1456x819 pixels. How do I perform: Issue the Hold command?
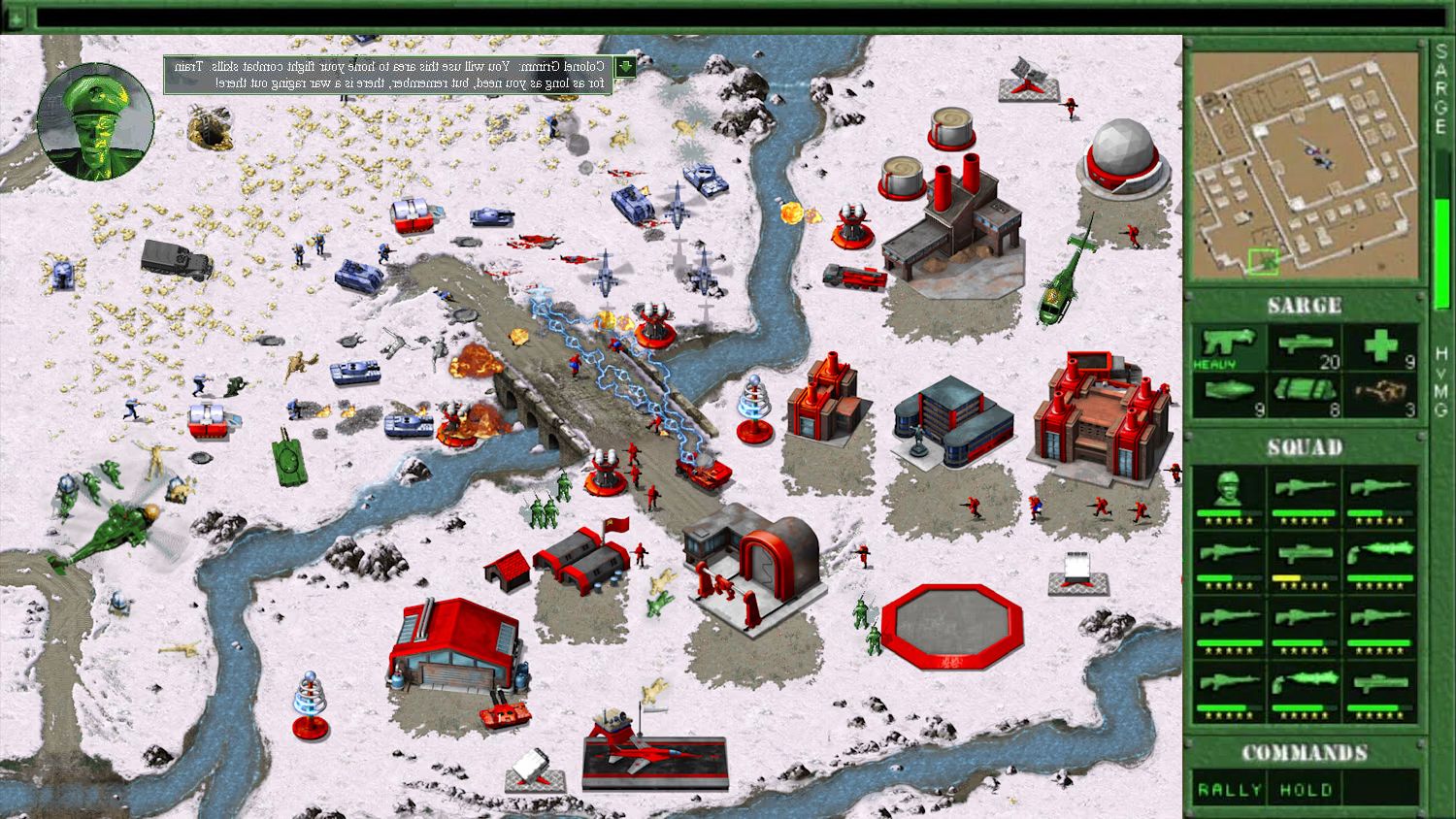pos(1305,790)
